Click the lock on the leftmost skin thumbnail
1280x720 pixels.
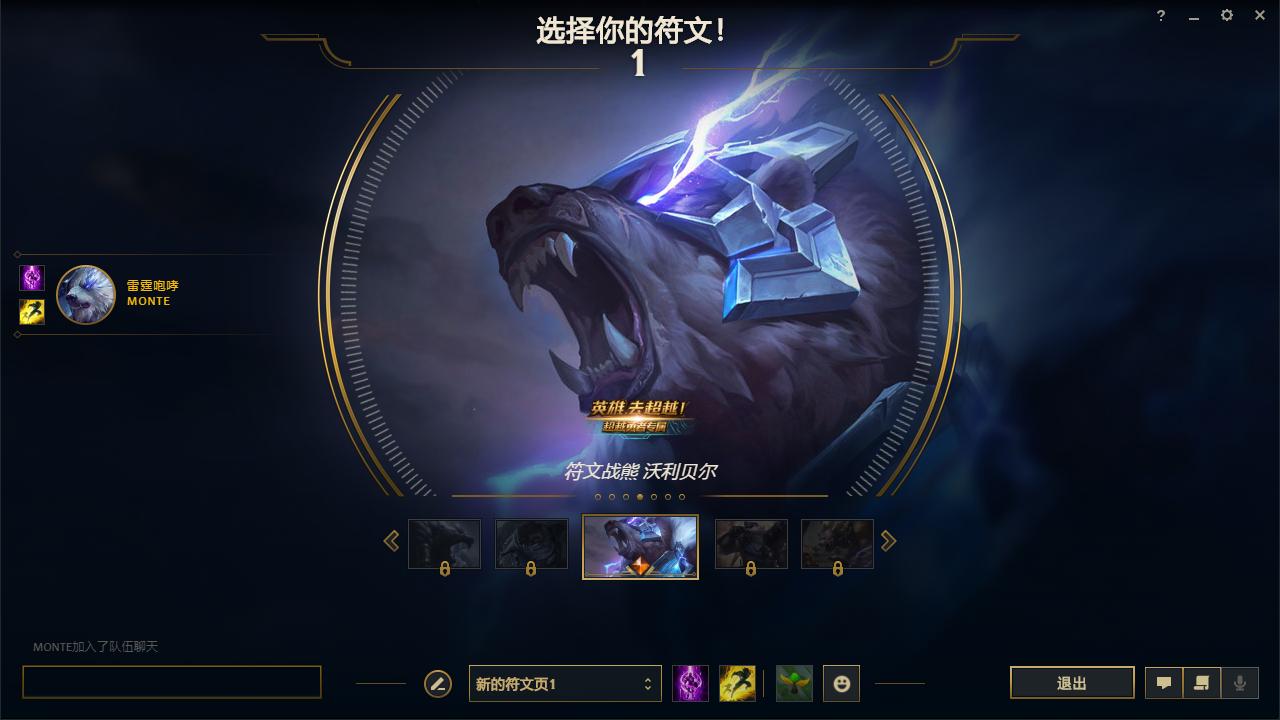coord(445,568)
